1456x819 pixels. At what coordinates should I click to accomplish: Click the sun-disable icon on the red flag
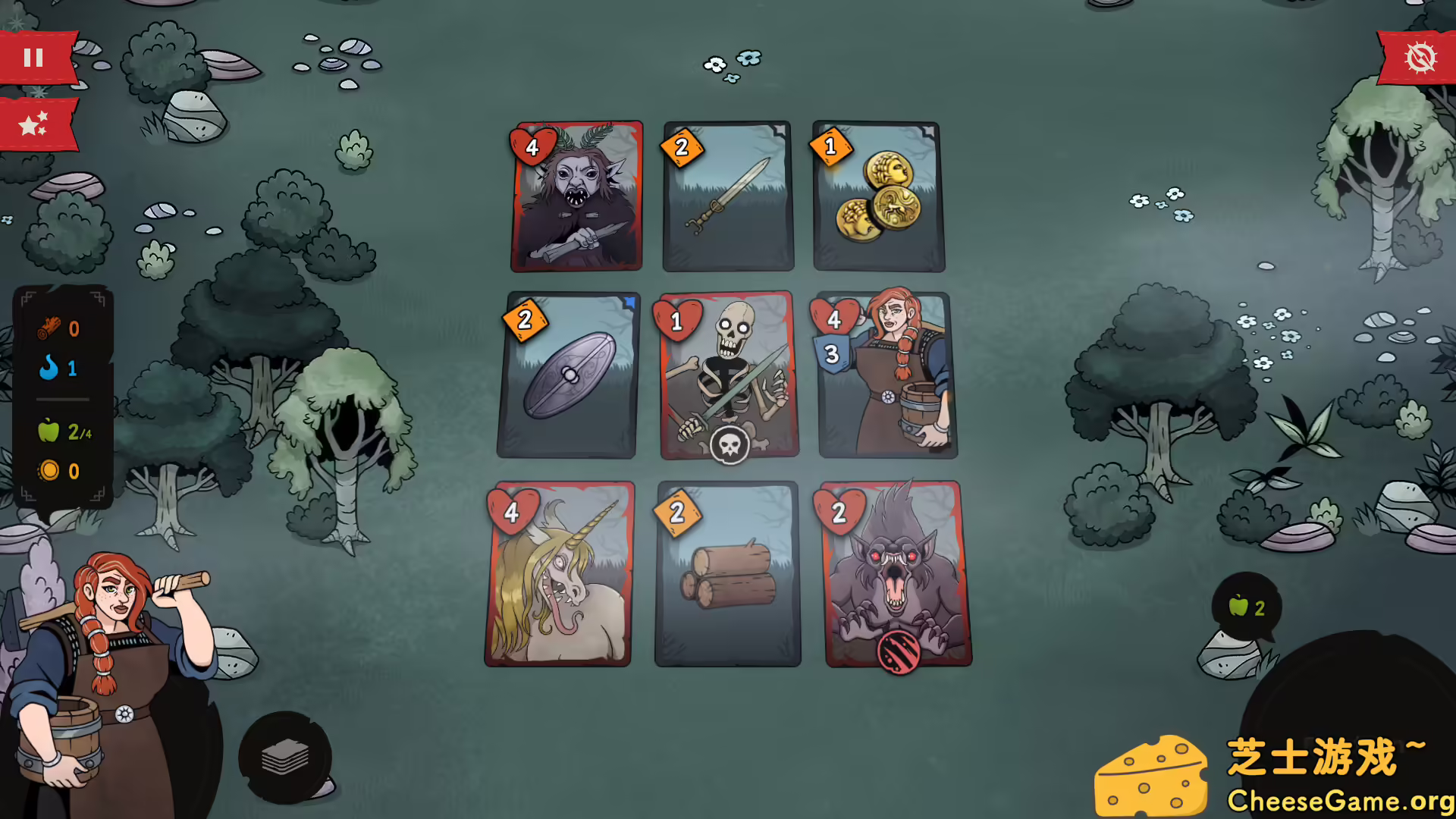[x=1421, y=56]
